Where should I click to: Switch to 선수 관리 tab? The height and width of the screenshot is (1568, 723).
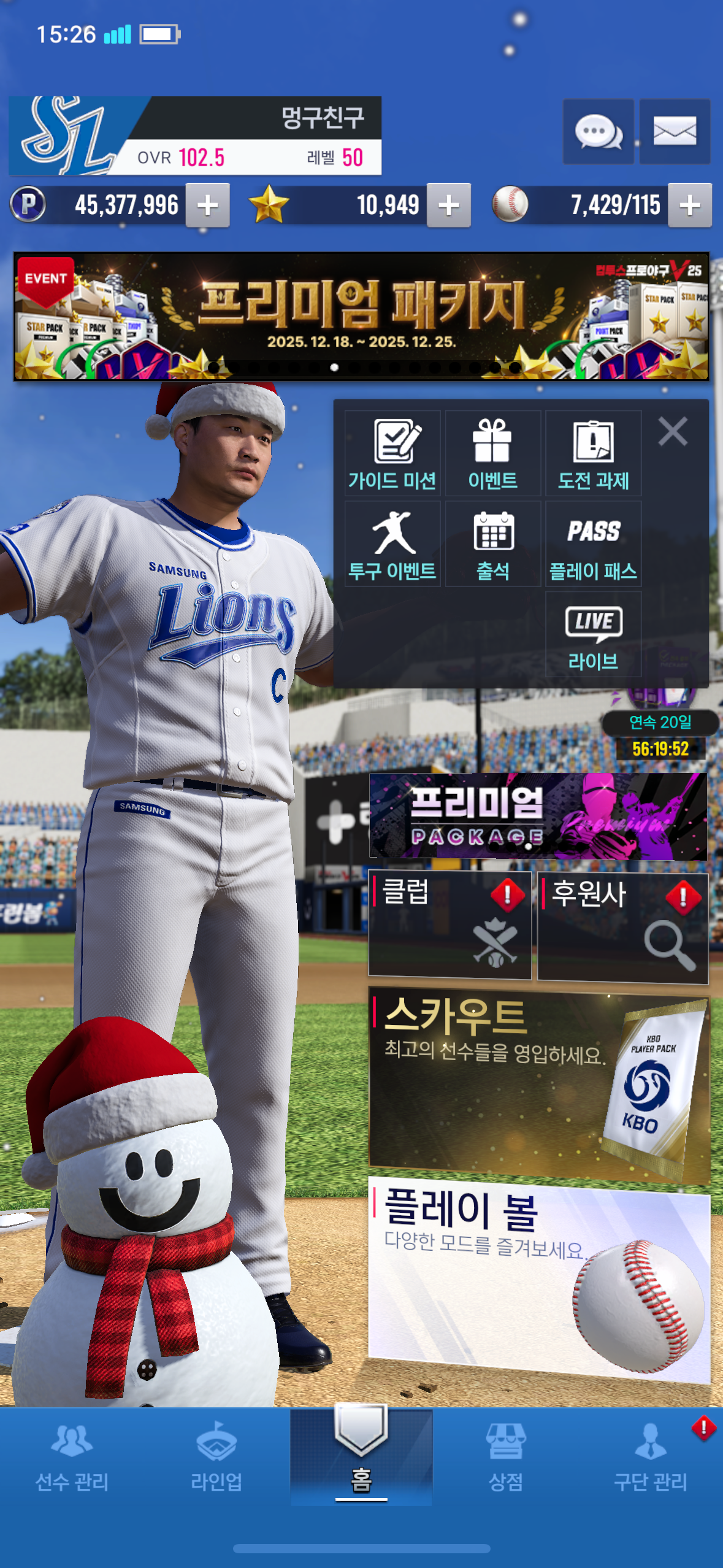coord(72,1458)
